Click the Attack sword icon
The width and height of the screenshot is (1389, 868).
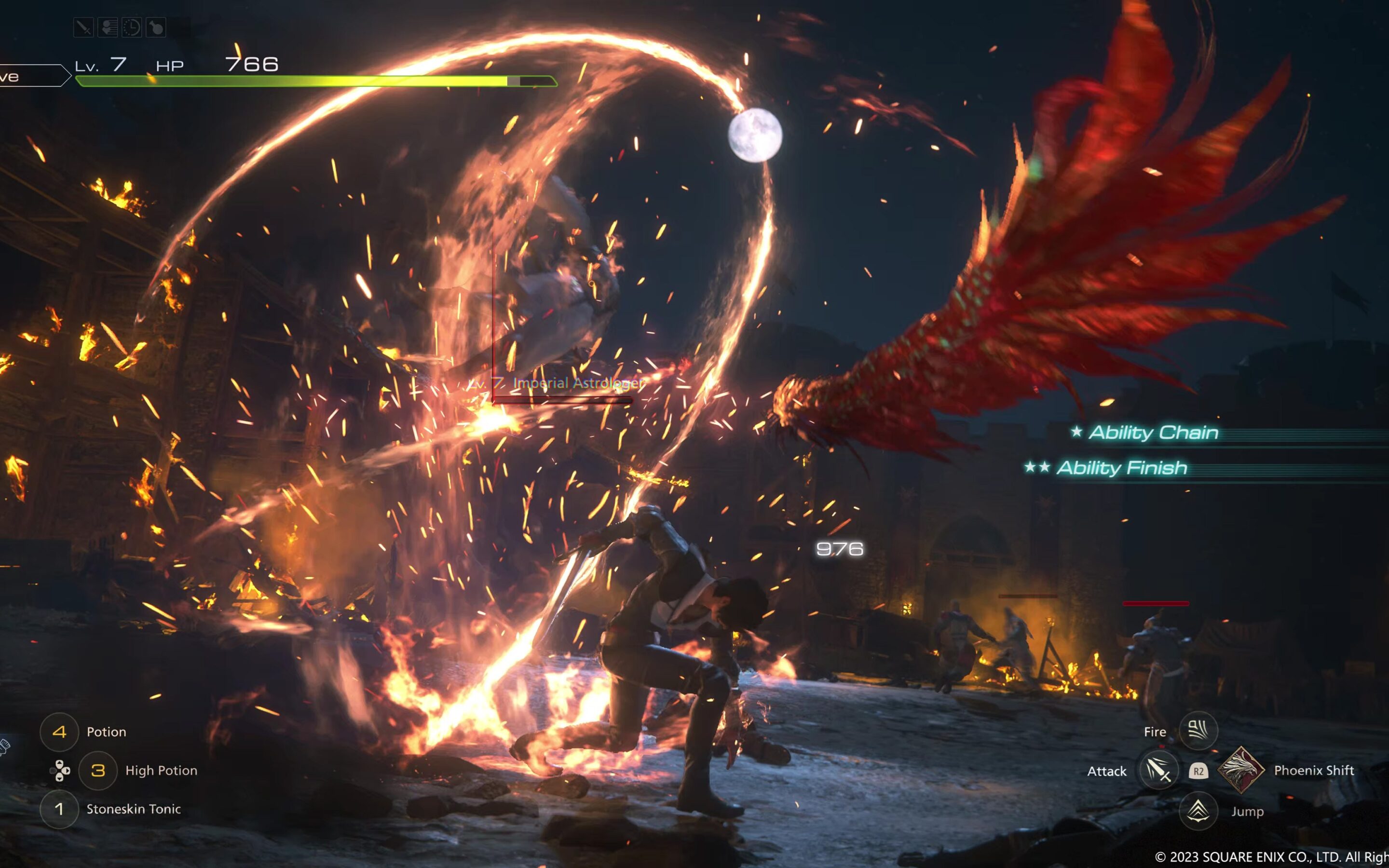pos(1158,771)
